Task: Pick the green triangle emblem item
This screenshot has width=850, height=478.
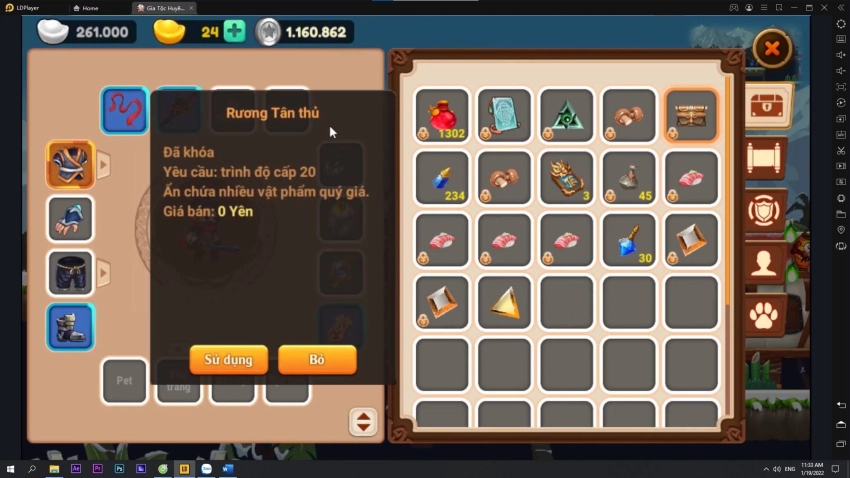Action: pos(566,114)
